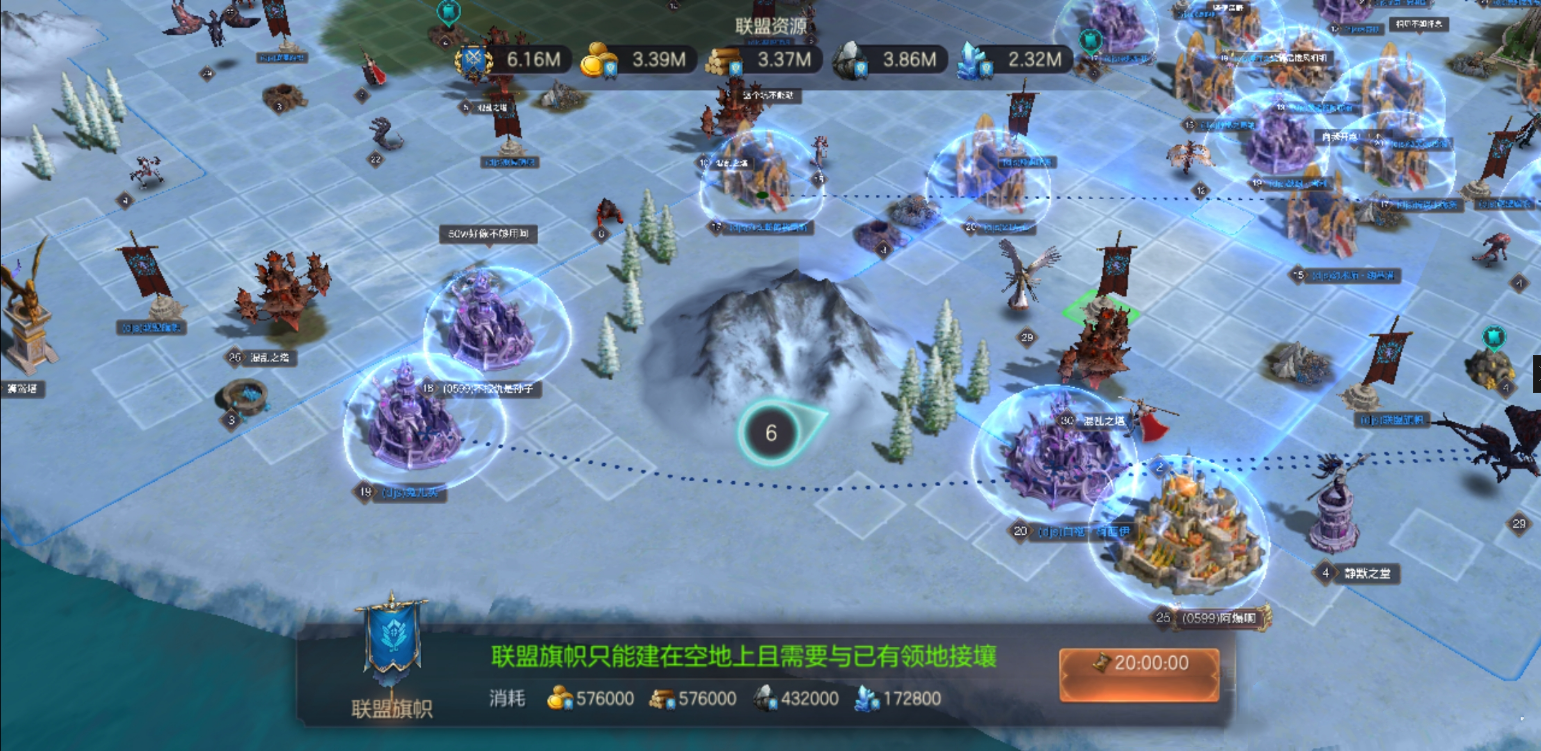Confirm the build with the orange 20:00:00 button

[1139, 663]
